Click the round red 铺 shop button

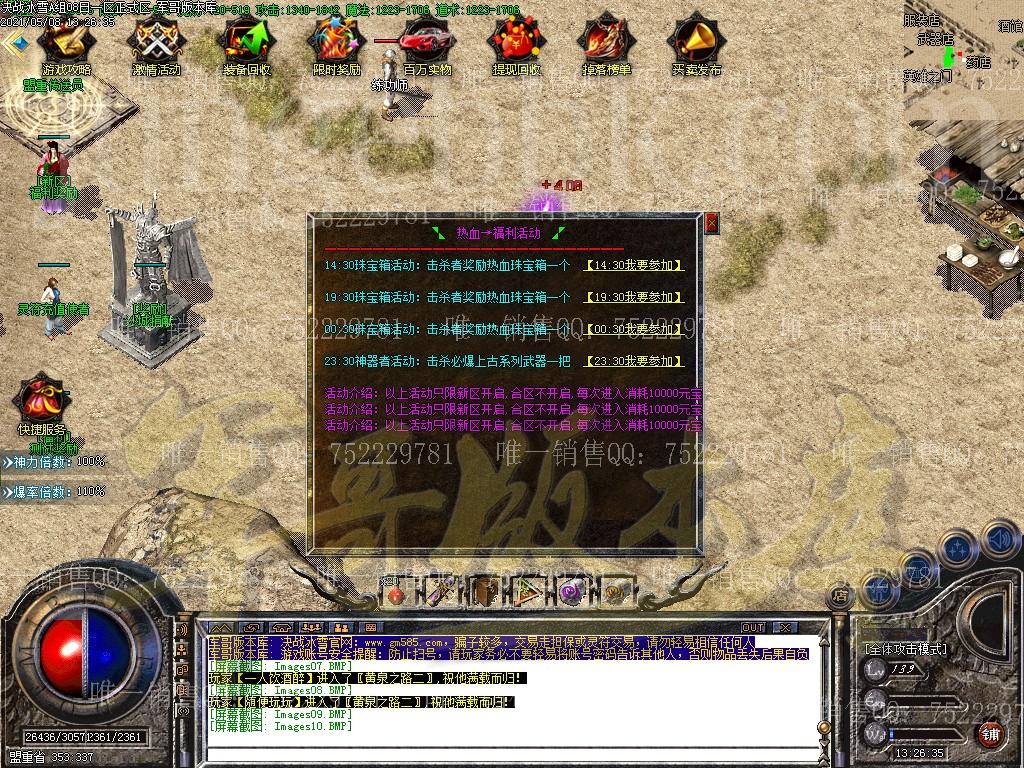990,734
